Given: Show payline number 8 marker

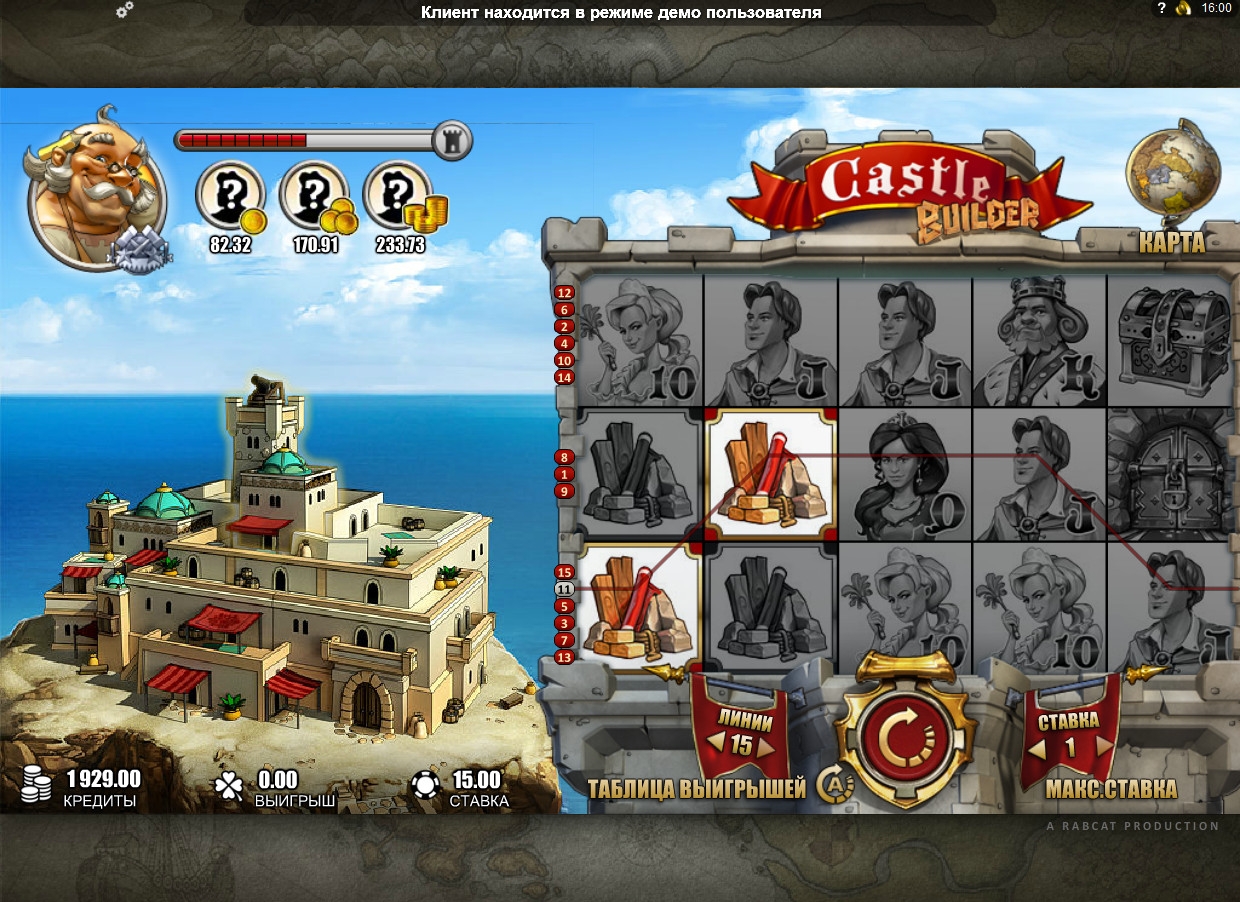Looking at the screenshot, I should tap(564, 457).
